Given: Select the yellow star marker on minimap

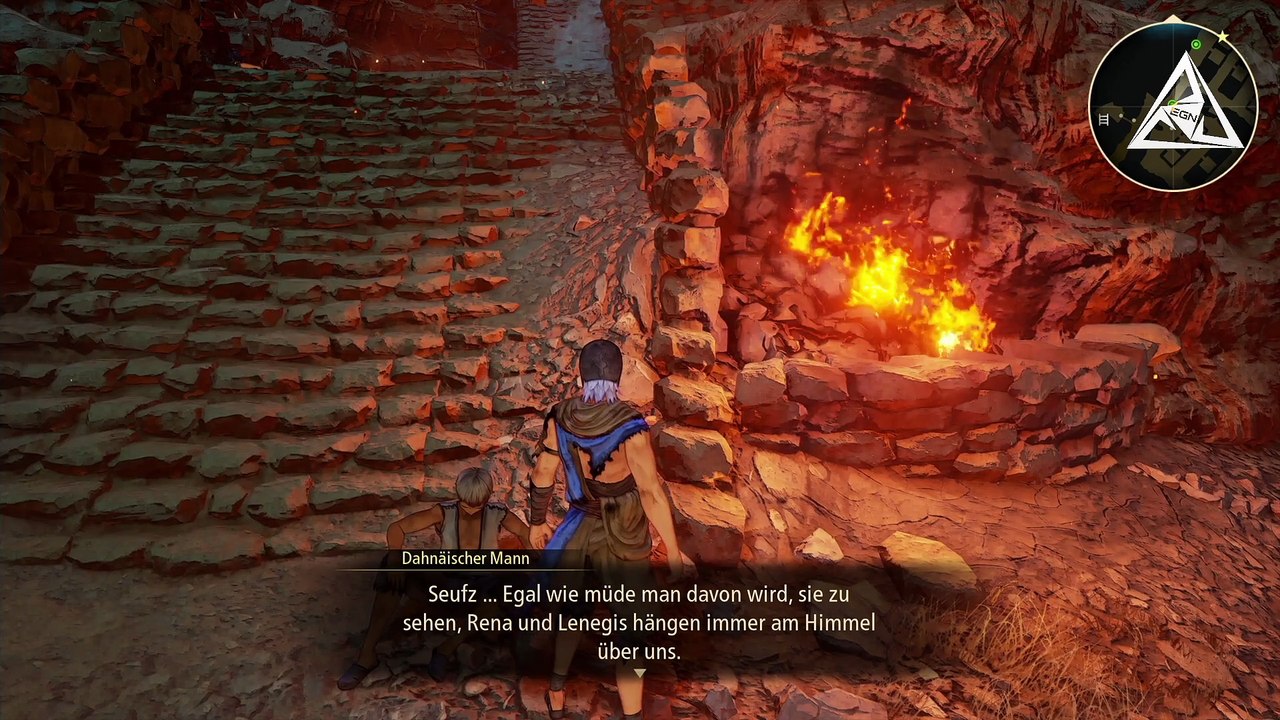Looking at the screenshot, I should [1222, 36].
